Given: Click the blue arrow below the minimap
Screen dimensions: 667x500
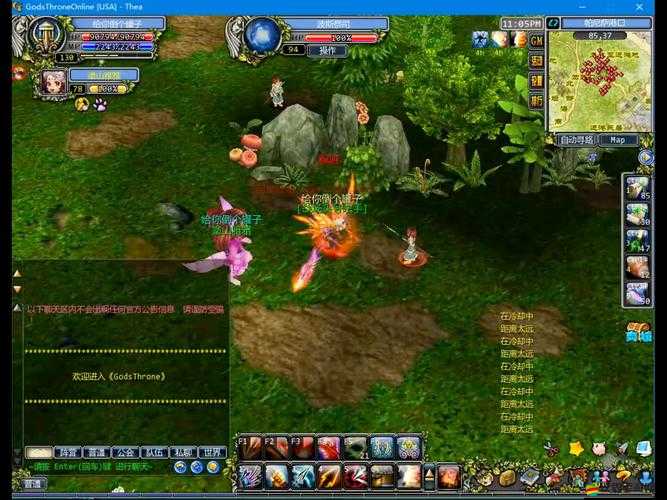Looking at the screenshot, I should tap(645, 157).
